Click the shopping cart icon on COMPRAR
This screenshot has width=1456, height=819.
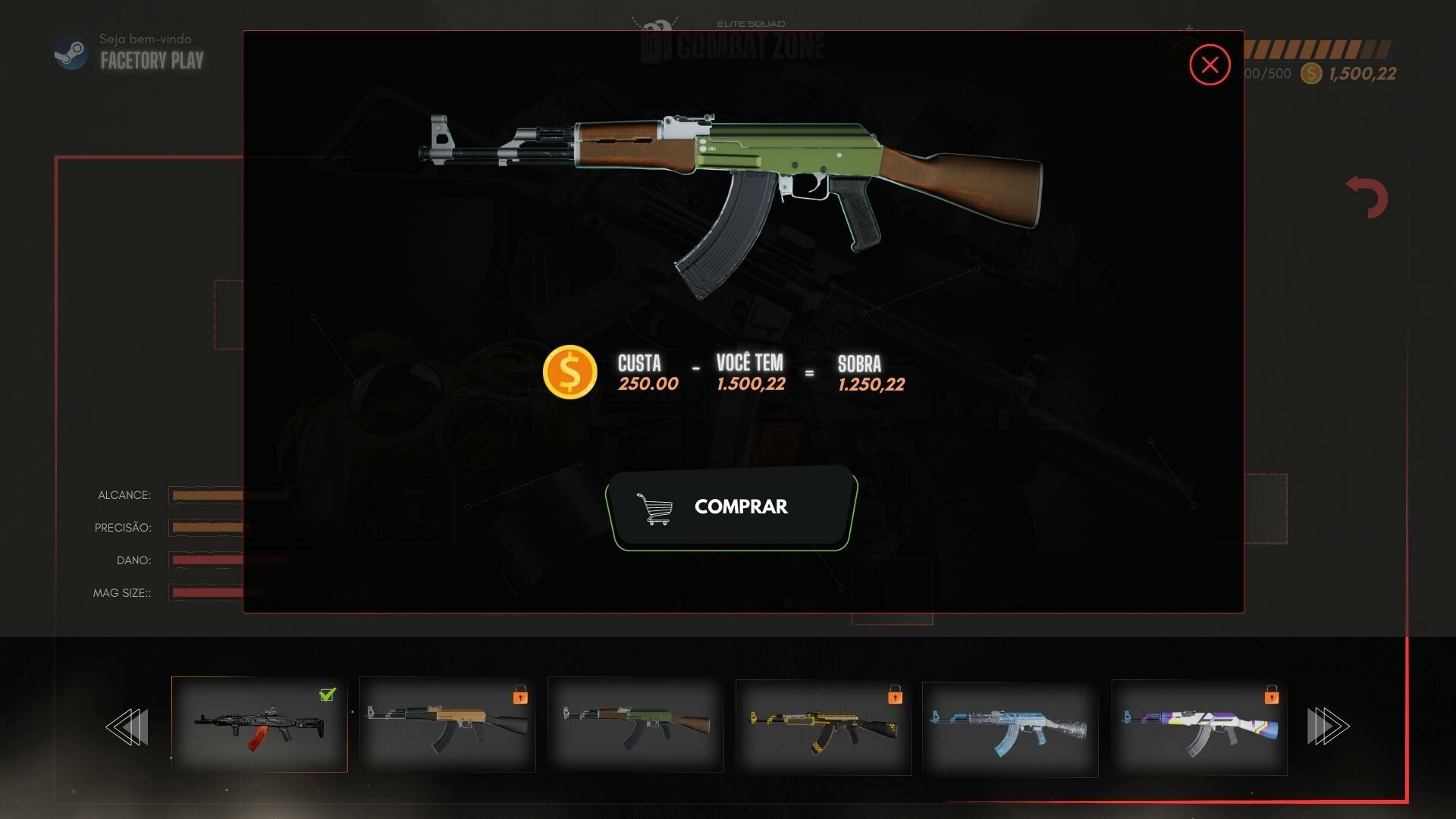coord(655,507)
